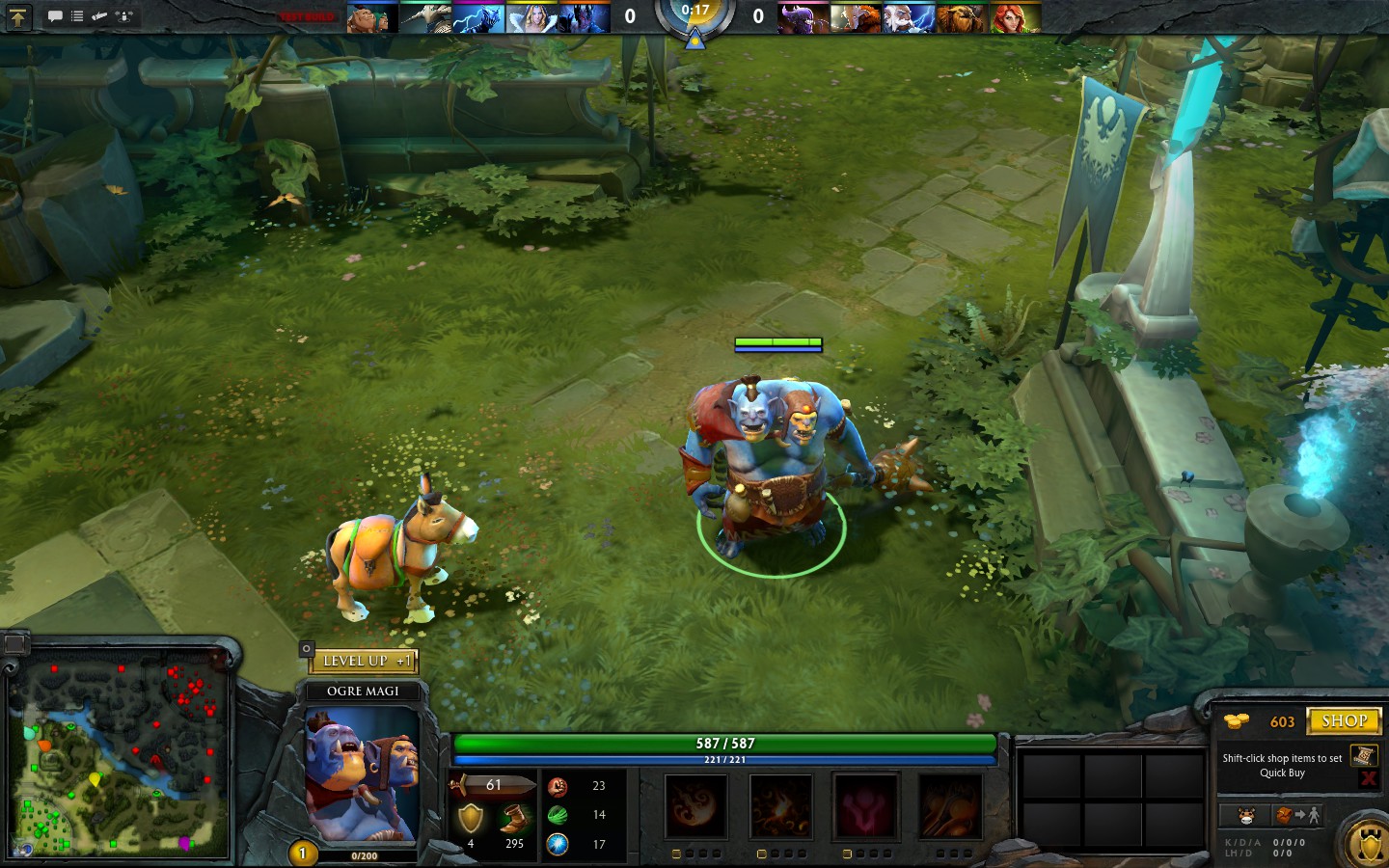Open the SHOP with the gold button
Screen dimensions: 1389x868
(1344, 721)
